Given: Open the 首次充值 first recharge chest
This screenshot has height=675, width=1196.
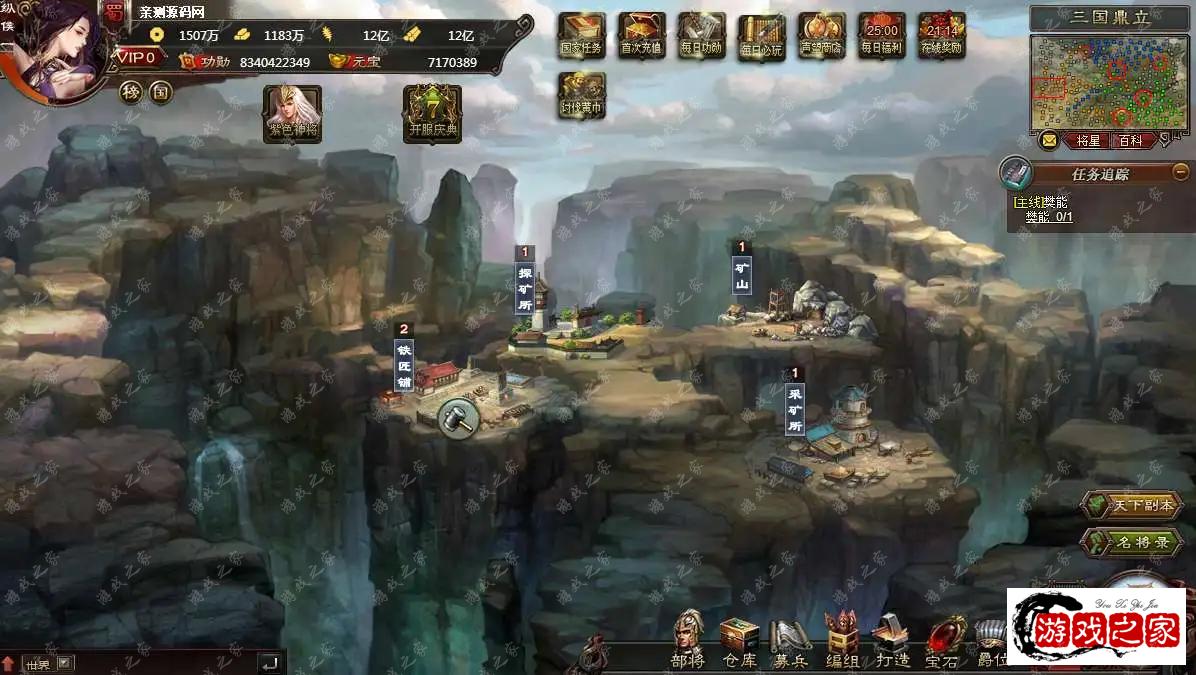Looking at the screenshot, I should (641, 36).
